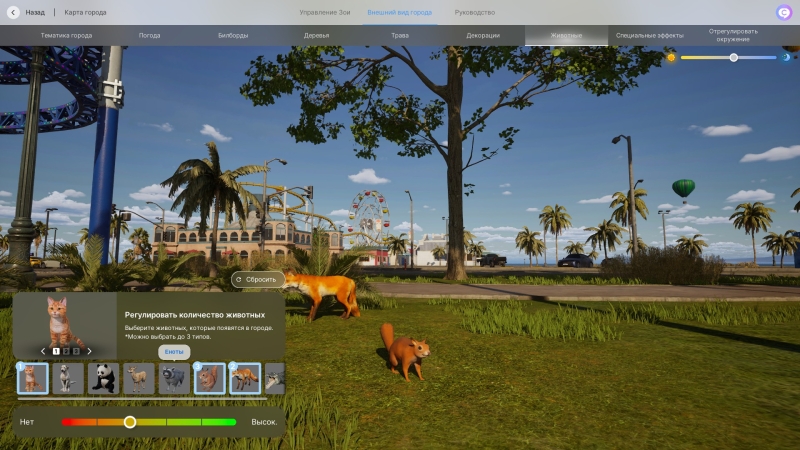Click the Сбросить reset button
Screen dimensions: 800x450
(254, 279)
